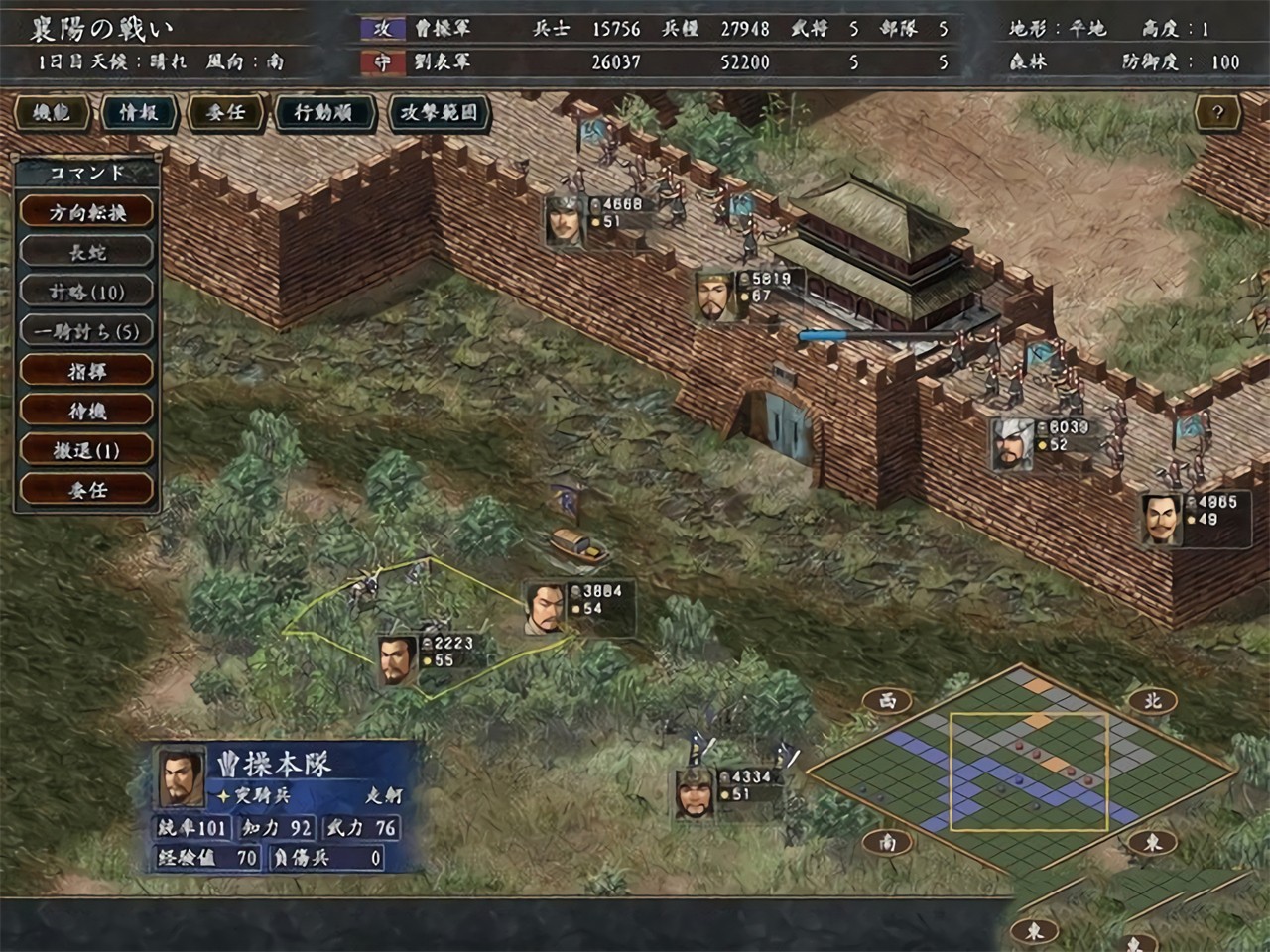Show the 行動順 turn order

click(x=323, y=113)
